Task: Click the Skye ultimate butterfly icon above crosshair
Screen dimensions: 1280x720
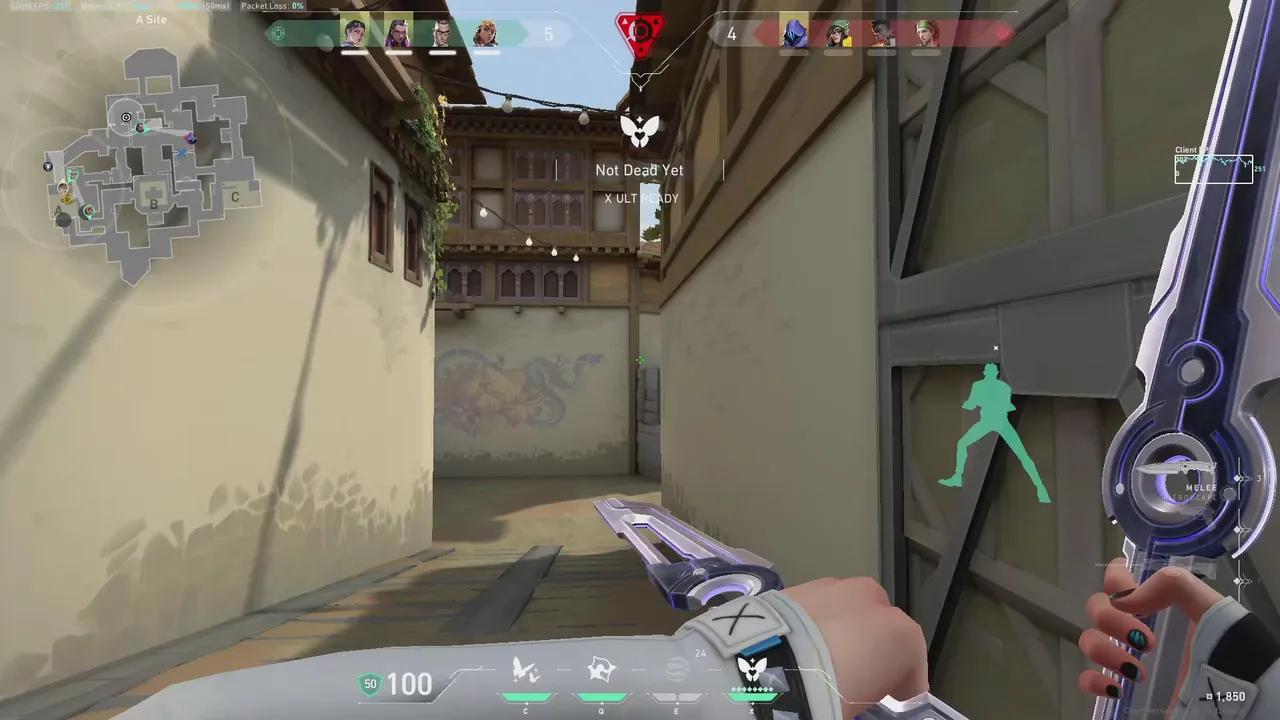Action: [640, 128]
